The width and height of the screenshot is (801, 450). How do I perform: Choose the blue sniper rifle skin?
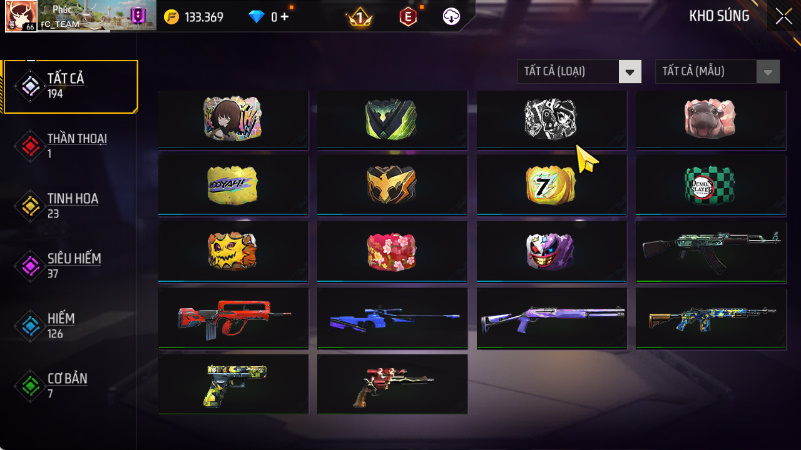coord(392,317)
